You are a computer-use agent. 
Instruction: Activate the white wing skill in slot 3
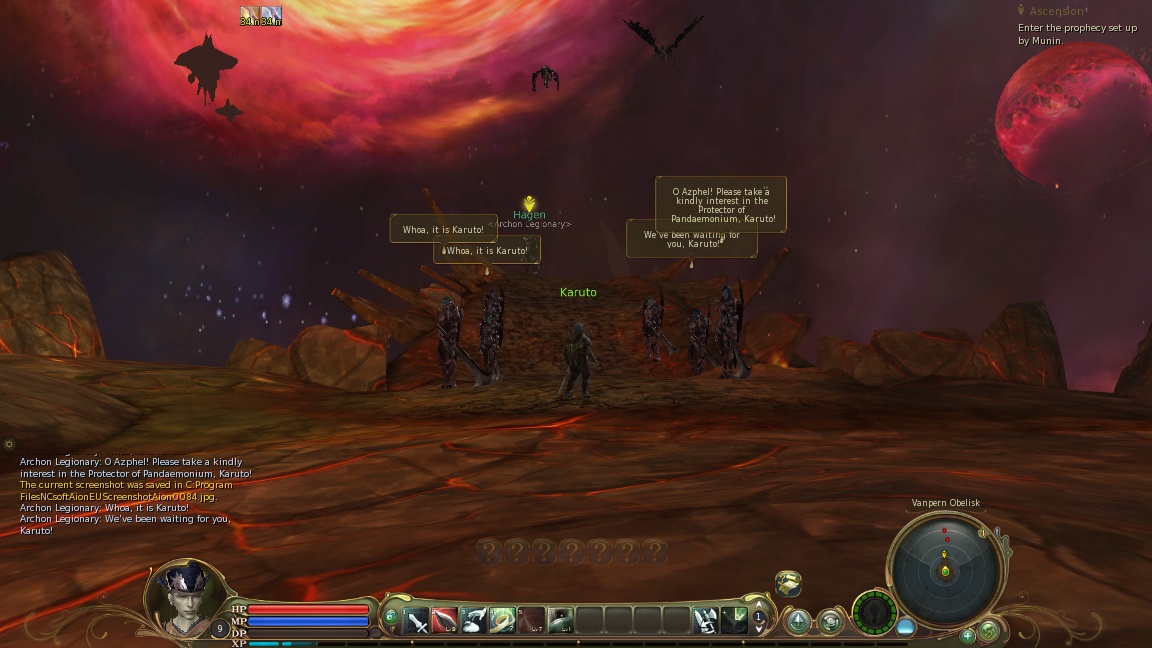pyautogui.click(x=474, y=621)
